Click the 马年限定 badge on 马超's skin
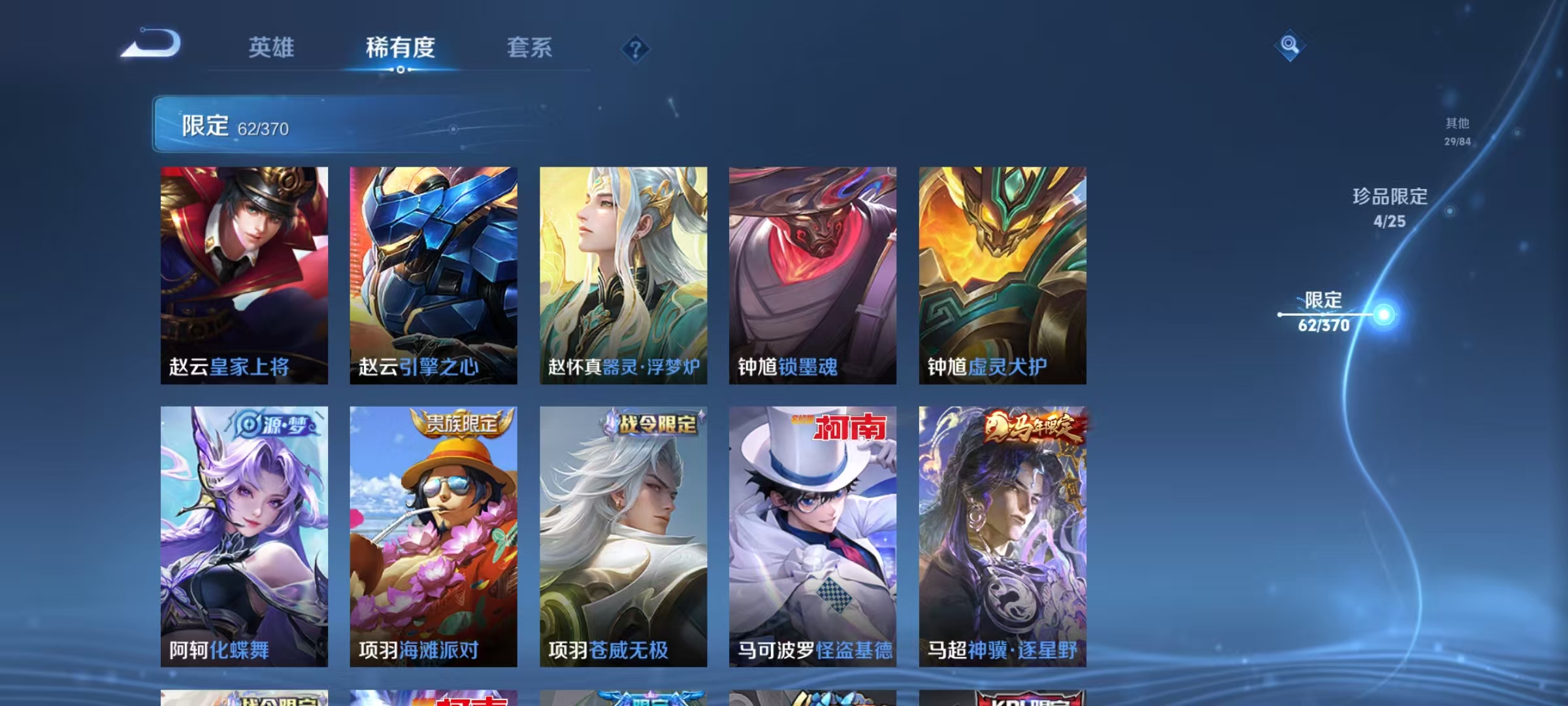 click(x=1029, y=426)
